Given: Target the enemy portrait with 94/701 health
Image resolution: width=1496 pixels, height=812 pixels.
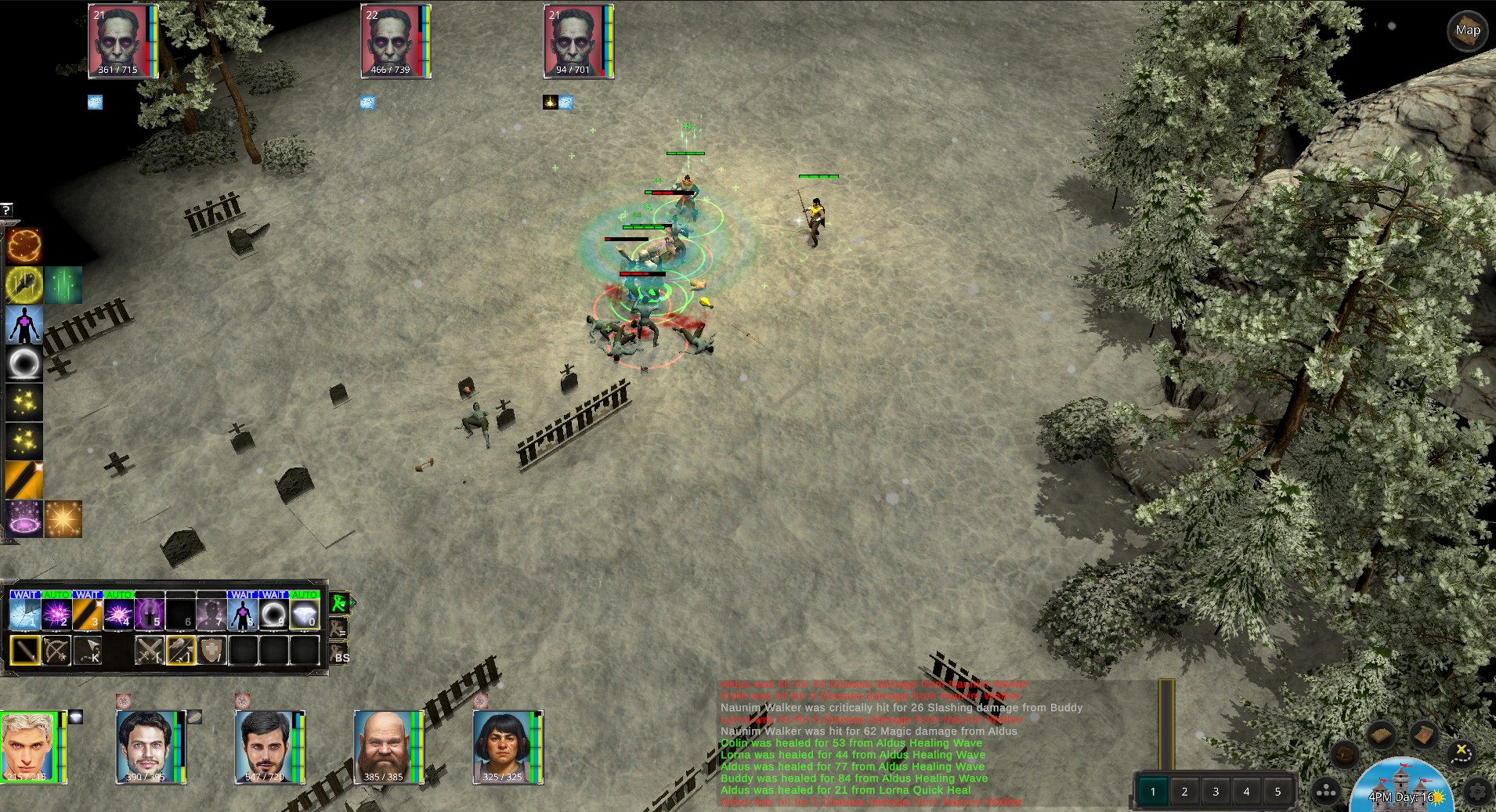Looking at the screenshot, I should click(574, 42).
